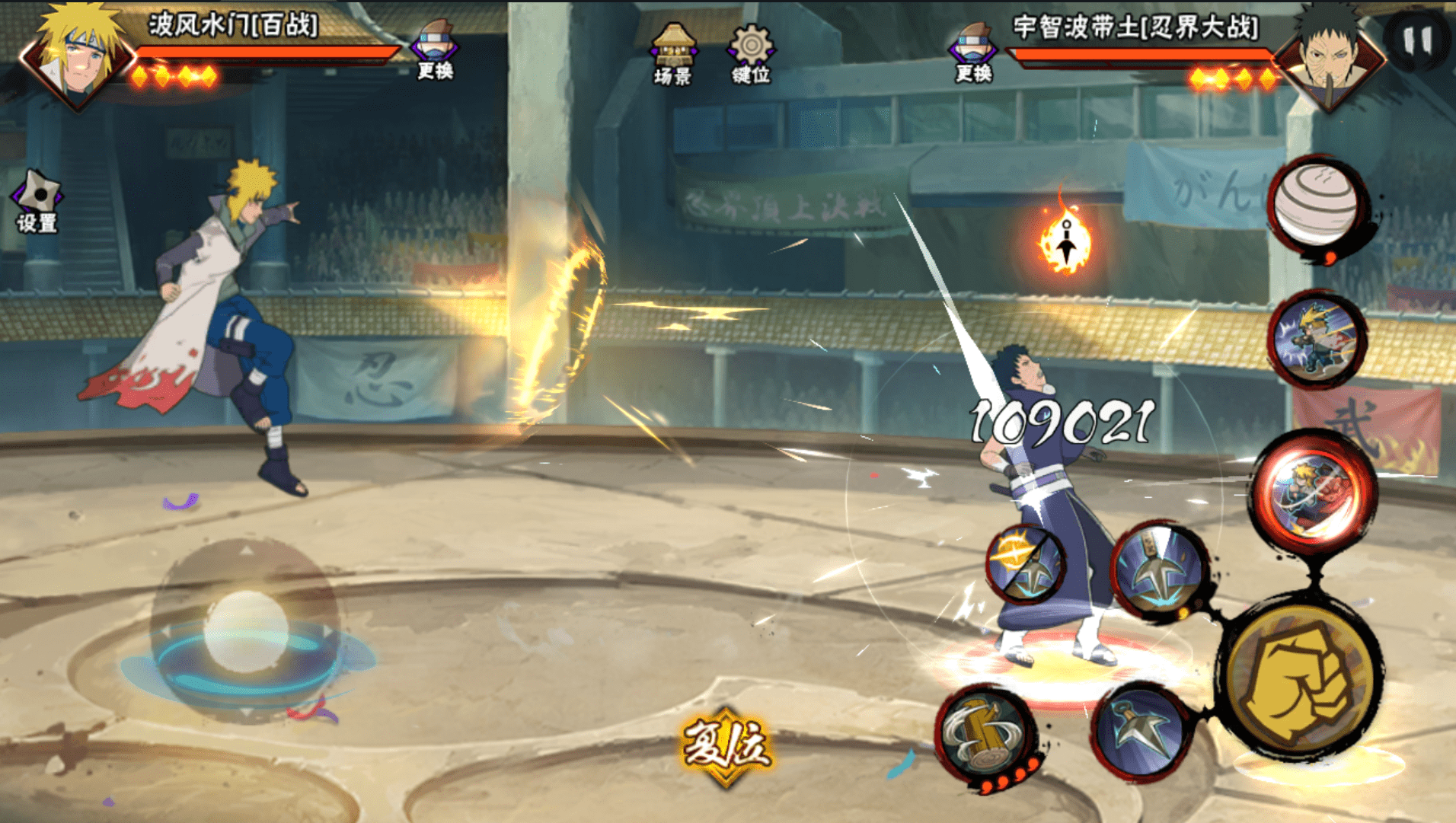This screenshot has width=1456, height=823.
Task: Tap the 复位 reset button
Action: (726, 745)
